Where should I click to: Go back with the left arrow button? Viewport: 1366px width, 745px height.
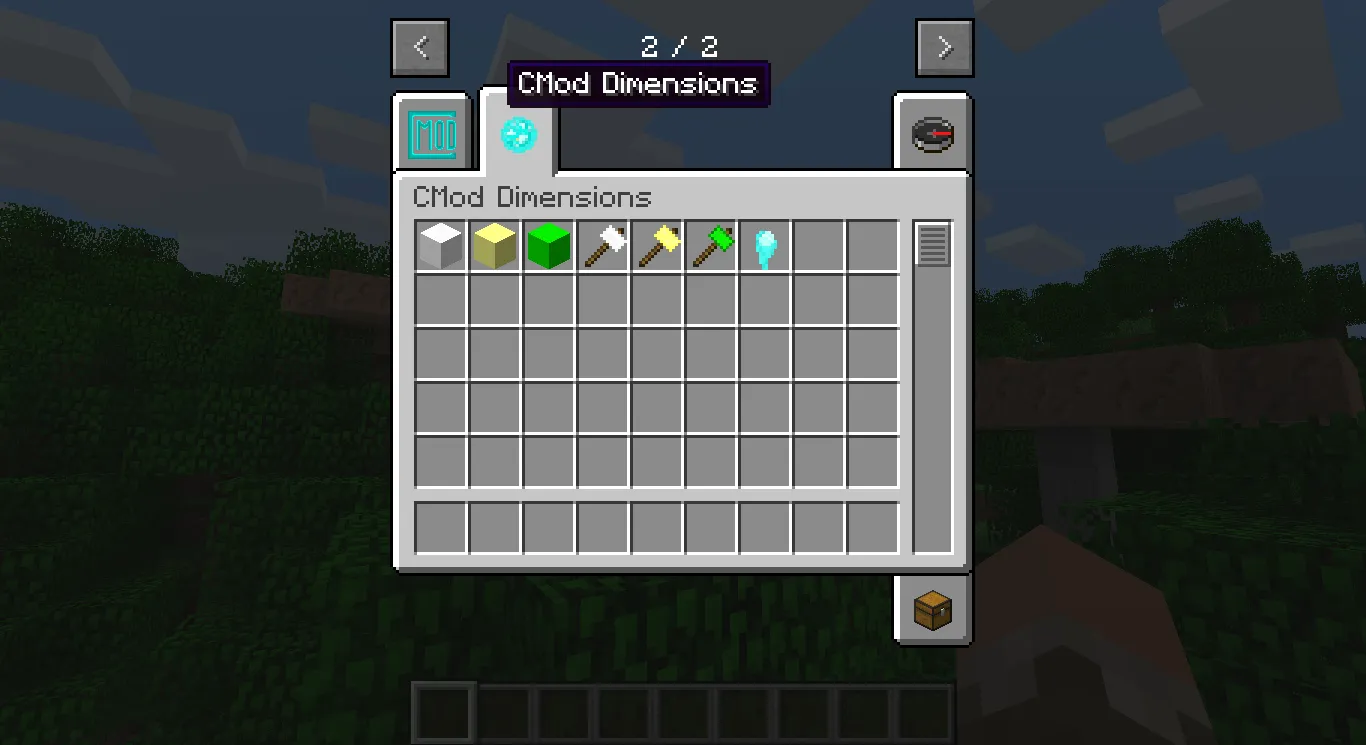tap(420, 47)
